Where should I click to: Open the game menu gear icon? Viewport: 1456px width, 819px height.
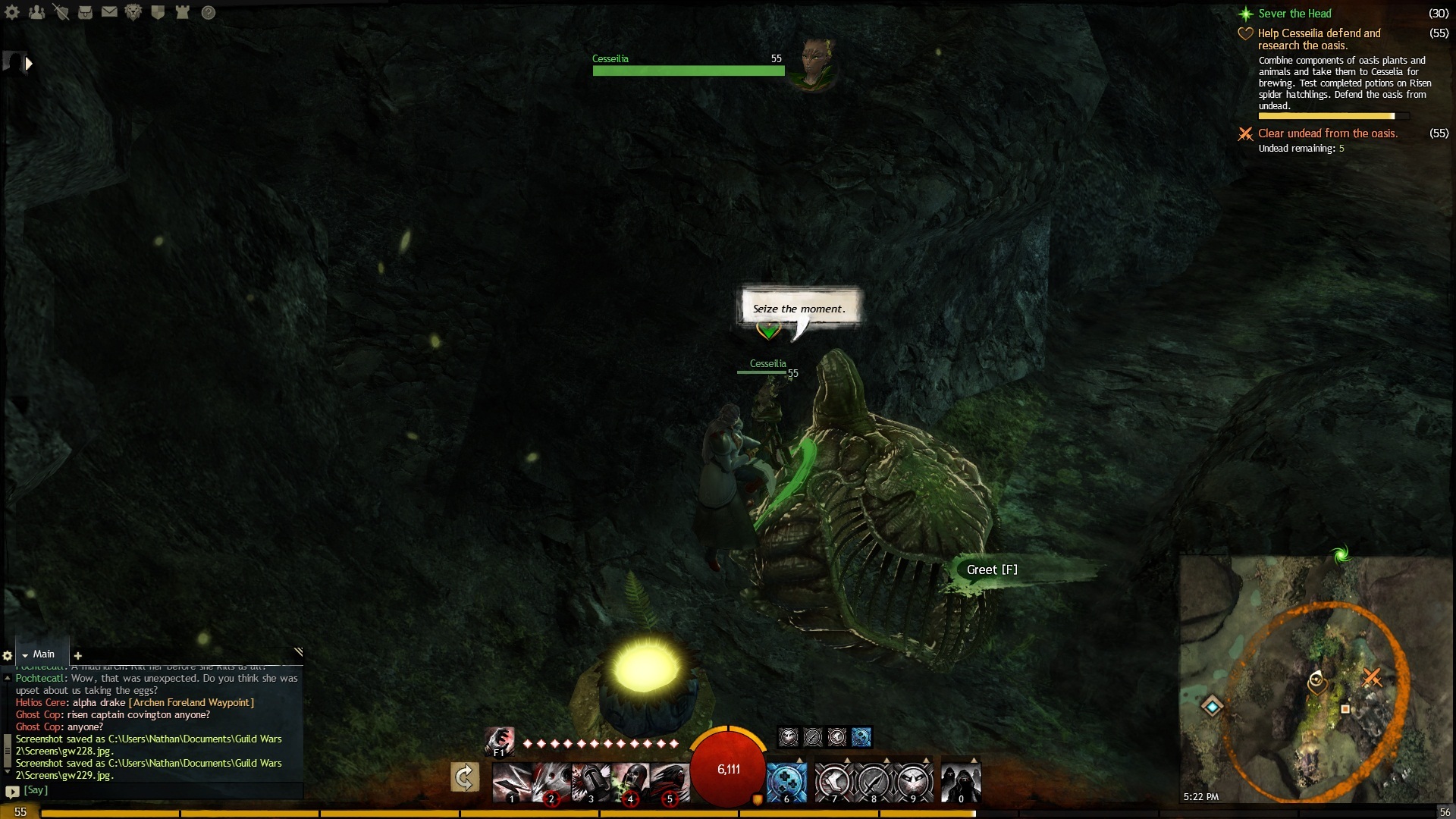tap(12, 12)
